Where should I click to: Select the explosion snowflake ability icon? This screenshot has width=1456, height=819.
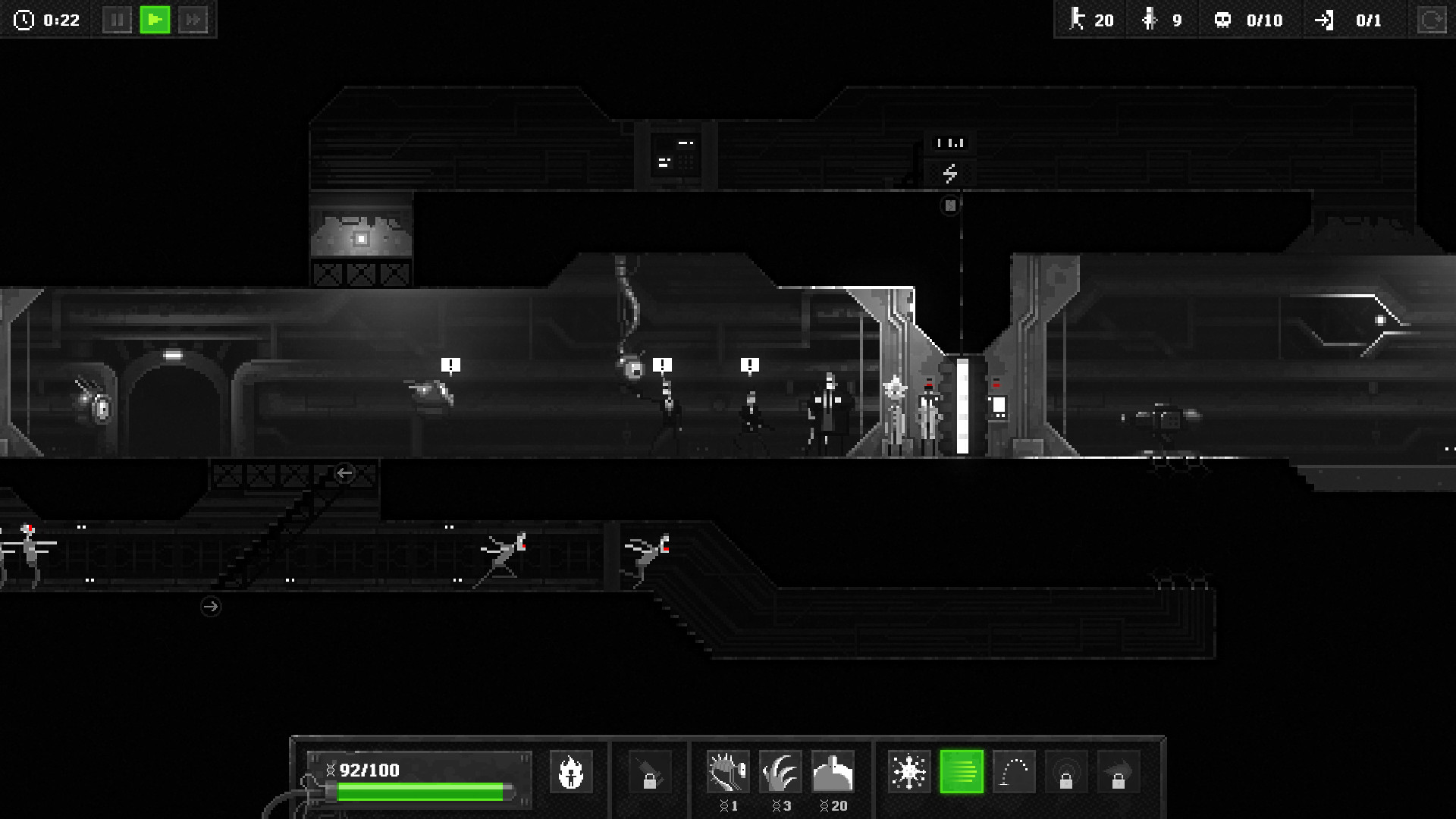pyautogui.click(x=911, y=771)
